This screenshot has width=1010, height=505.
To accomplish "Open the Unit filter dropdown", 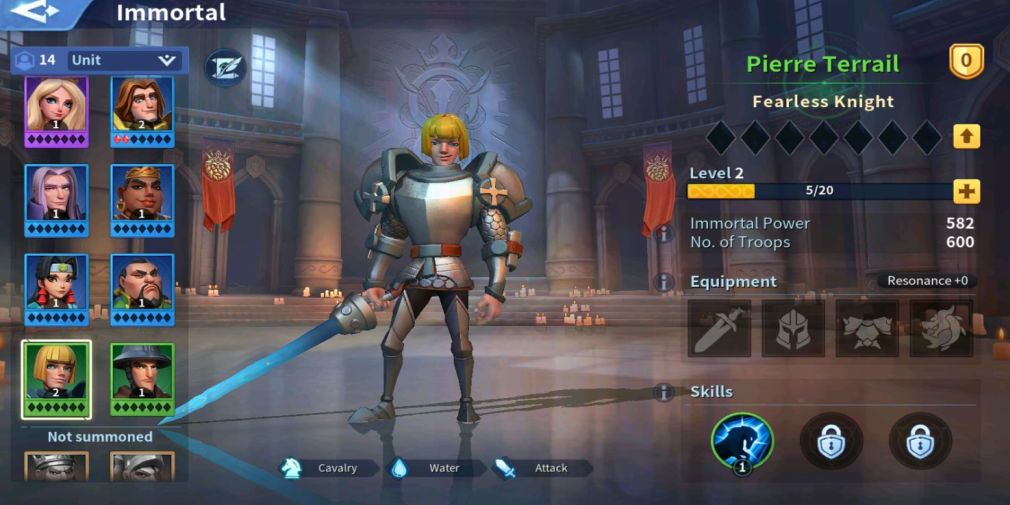I will pos(125,60).
